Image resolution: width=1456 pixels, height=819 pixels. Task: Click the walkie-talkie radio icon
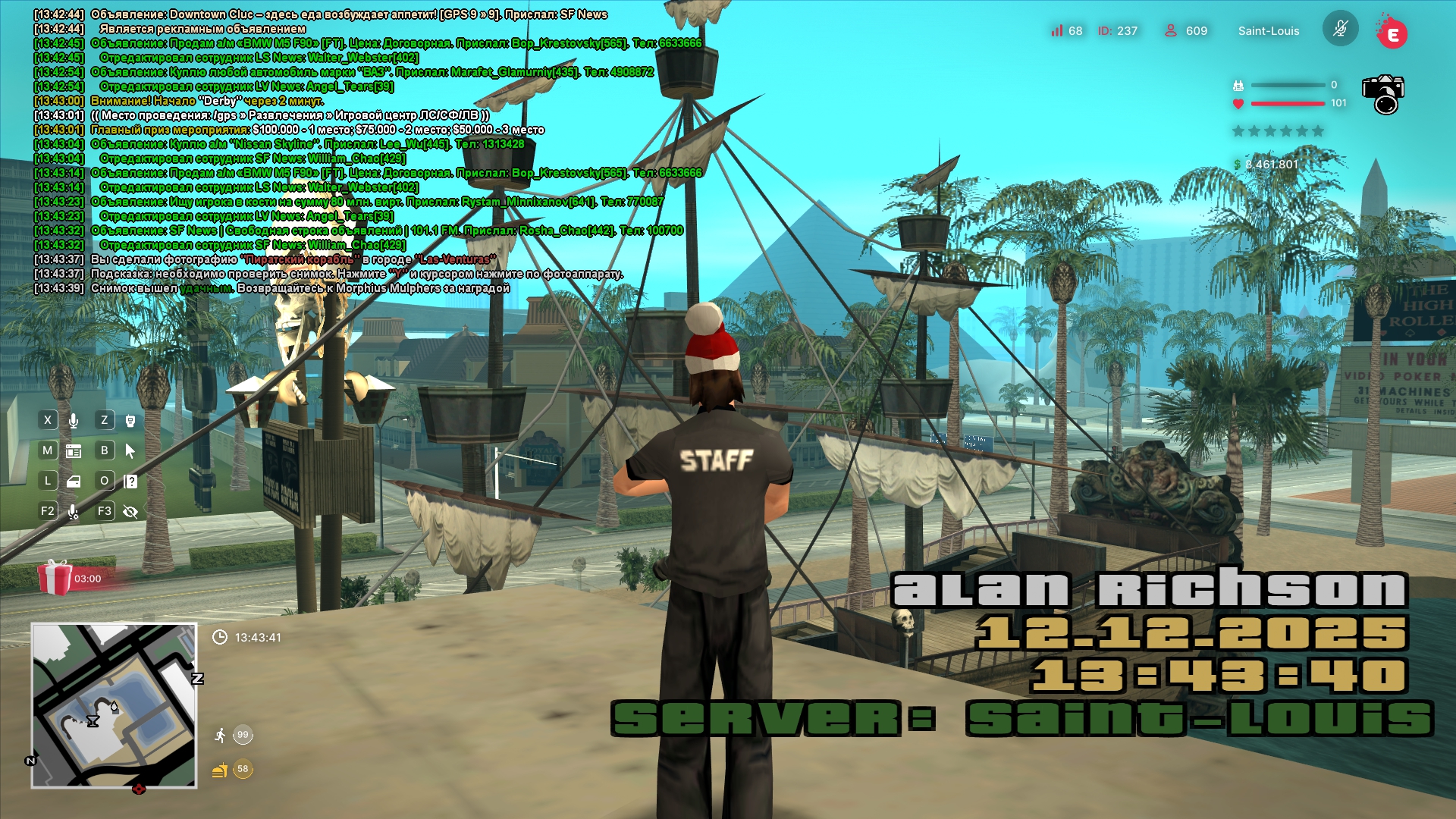click(130, 420)
